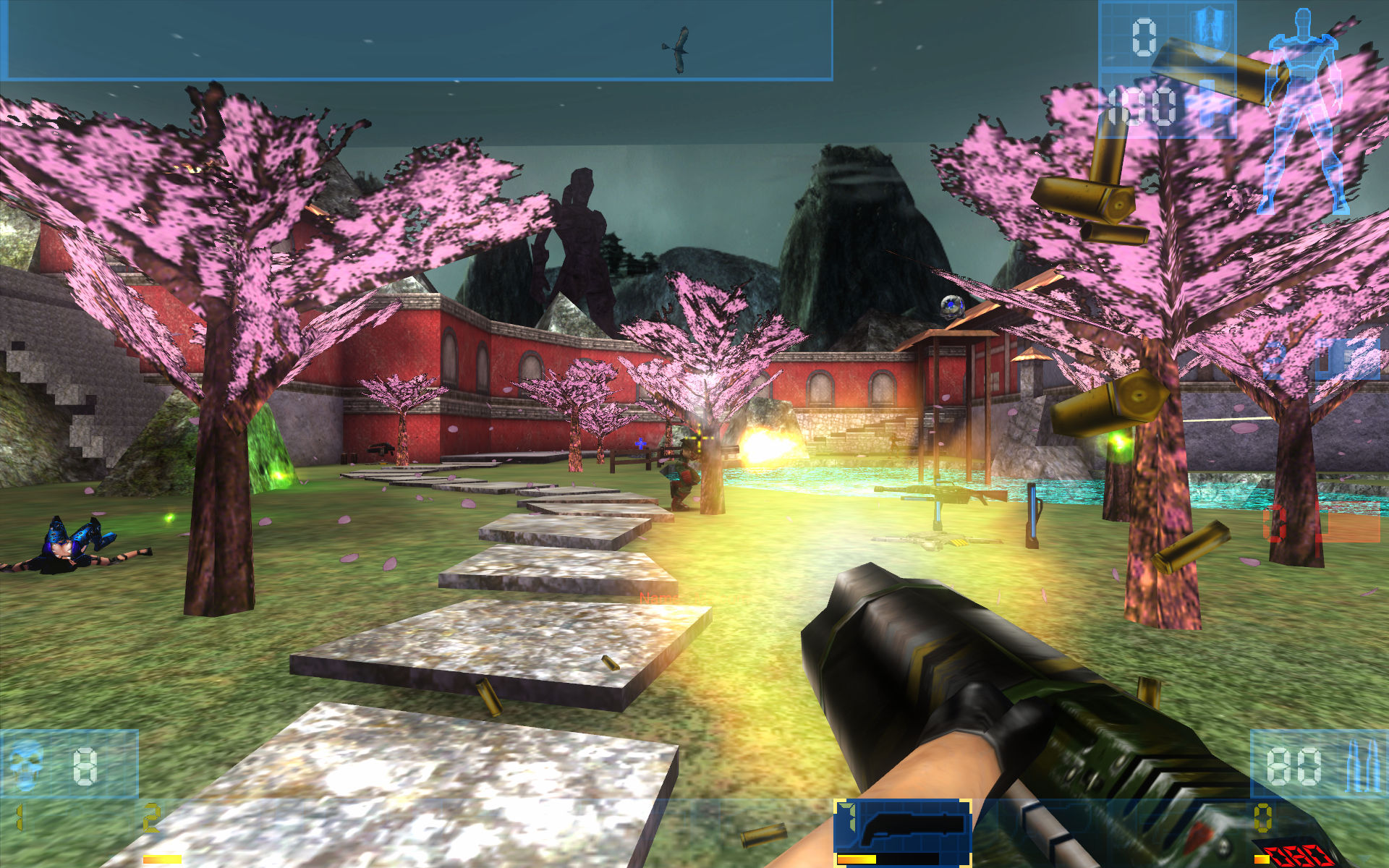Click the yellow ammo clip icon beside red counter
The height and width of the screenshot is (868, 1389).
[1262, 858]
